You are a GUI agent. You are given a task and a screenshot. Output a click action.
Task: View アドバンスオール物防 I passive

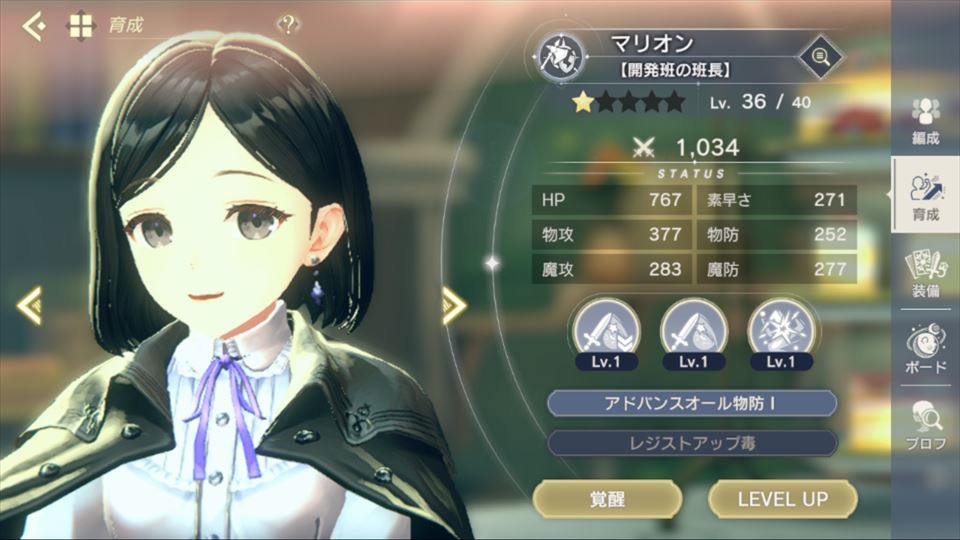(692, 403)
